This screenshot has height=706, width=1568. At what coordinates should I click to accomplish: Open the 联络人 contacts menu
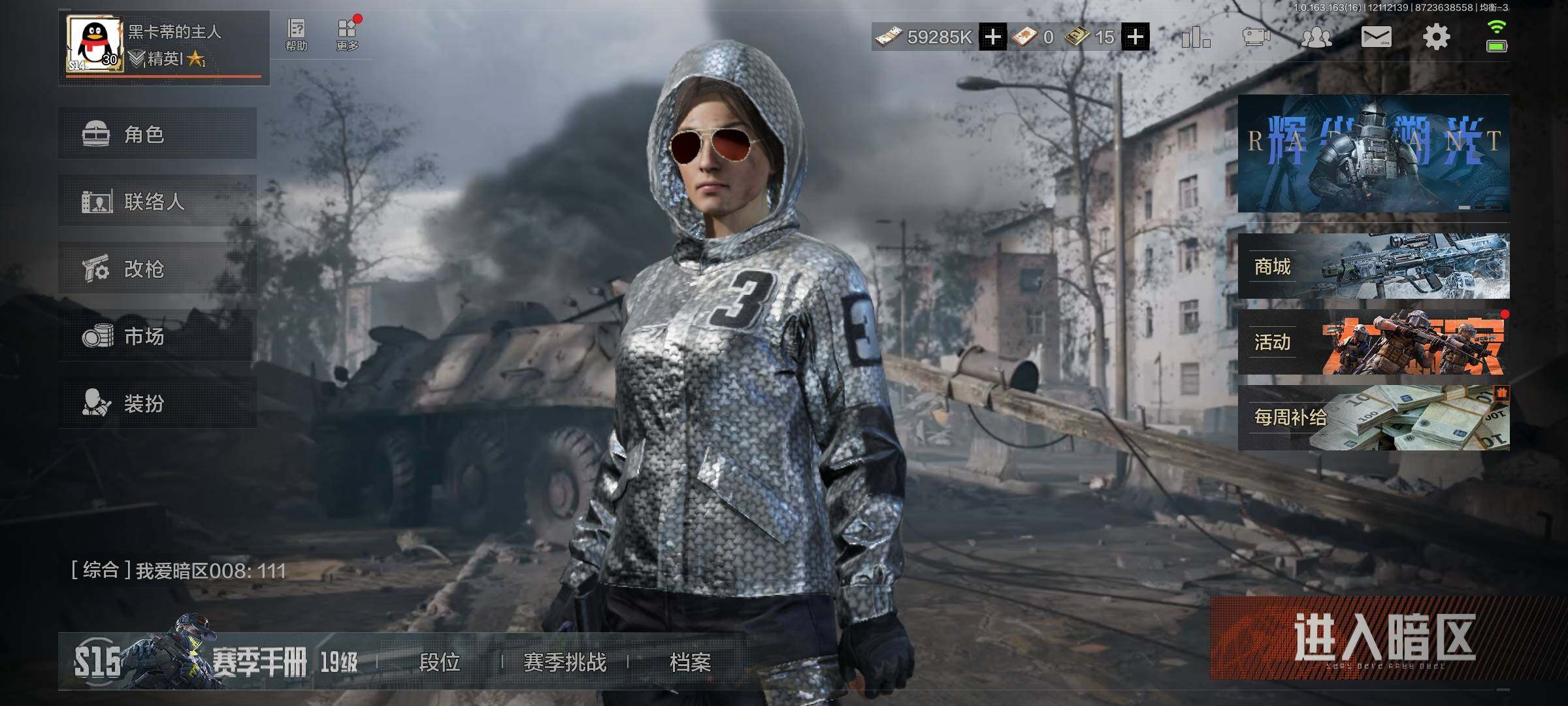pyautogui.click(x=157, y=201)
